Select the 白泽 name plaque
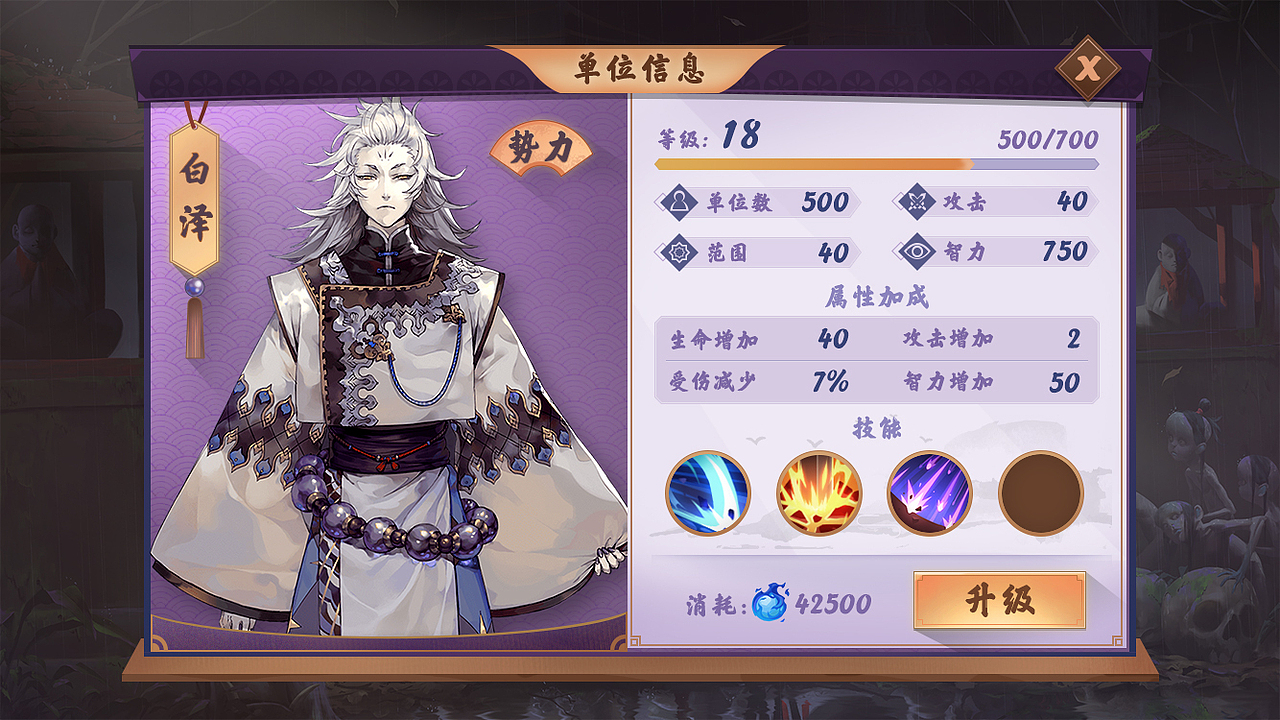The width and height of the screenshot is (1280, 720). 195,201
